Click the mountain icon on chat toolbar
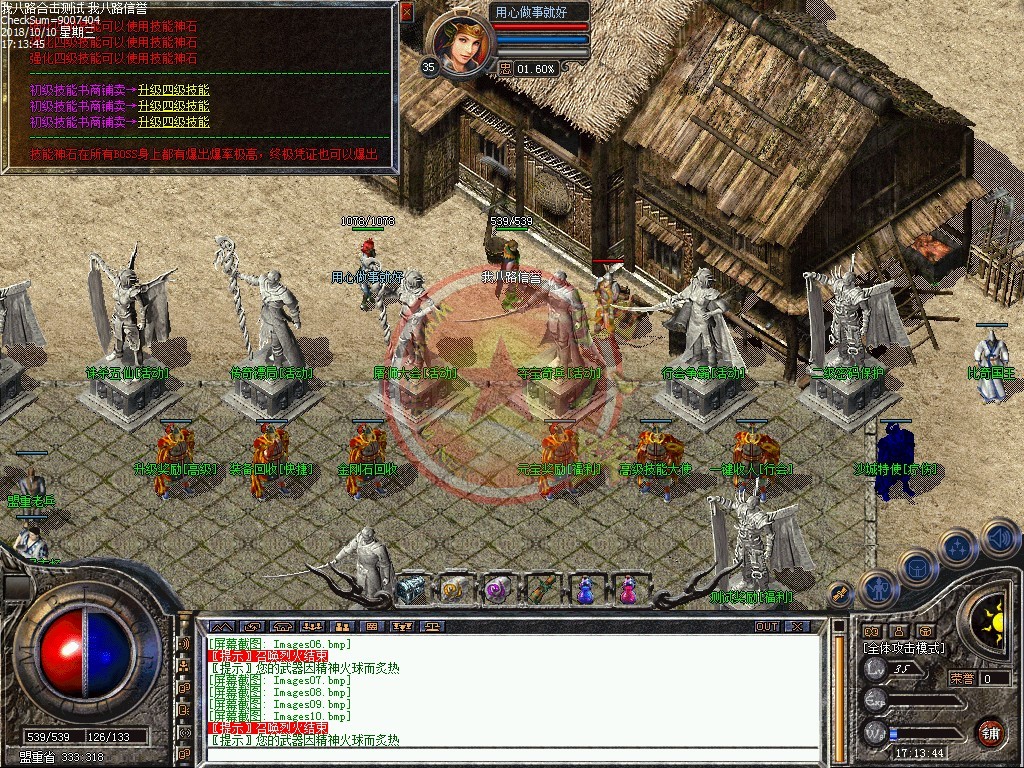 coord(220,626)
